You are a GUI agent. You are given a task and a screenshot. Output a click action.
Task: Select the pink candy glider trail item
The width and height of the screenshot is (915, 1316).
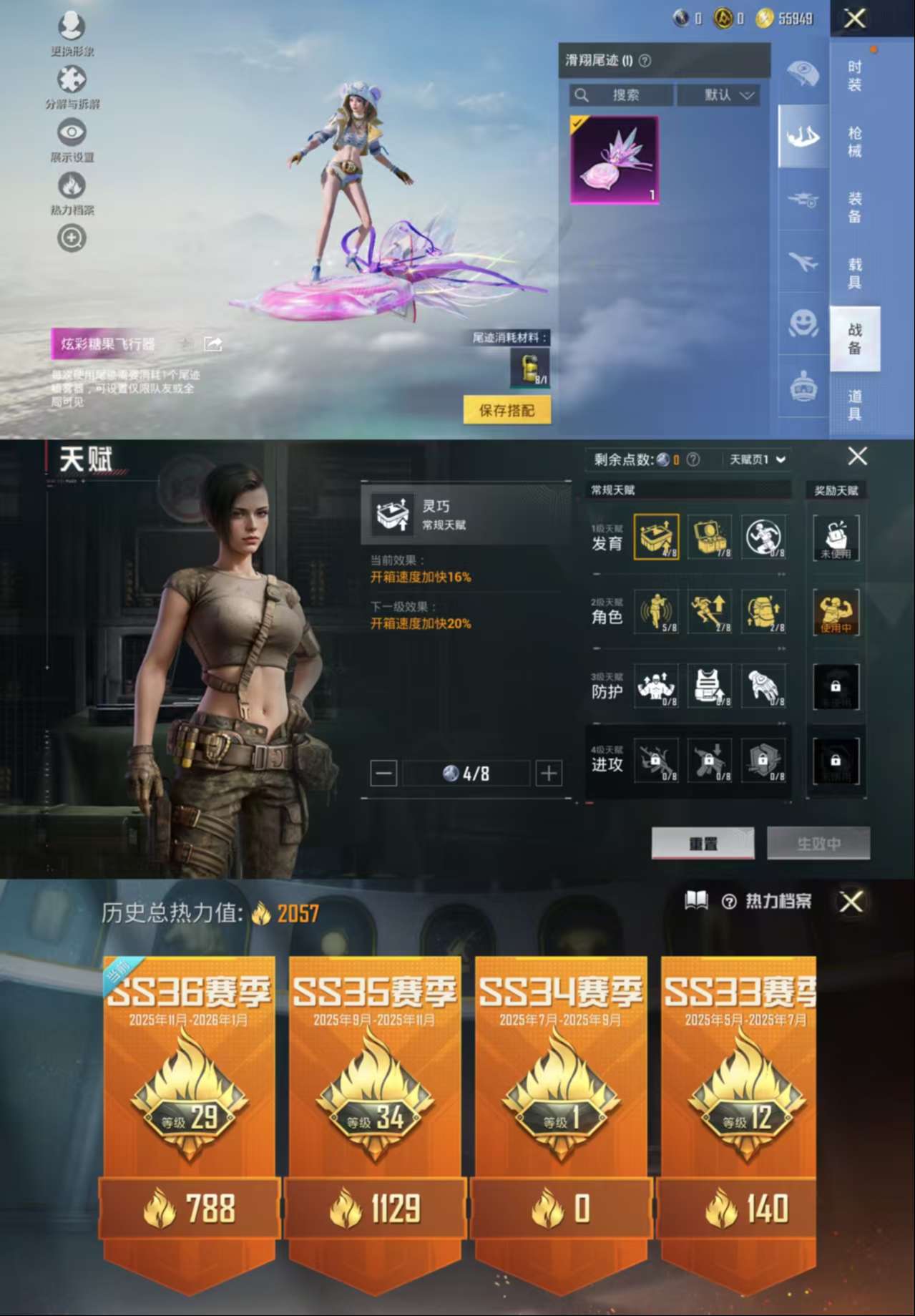(614, 160)
